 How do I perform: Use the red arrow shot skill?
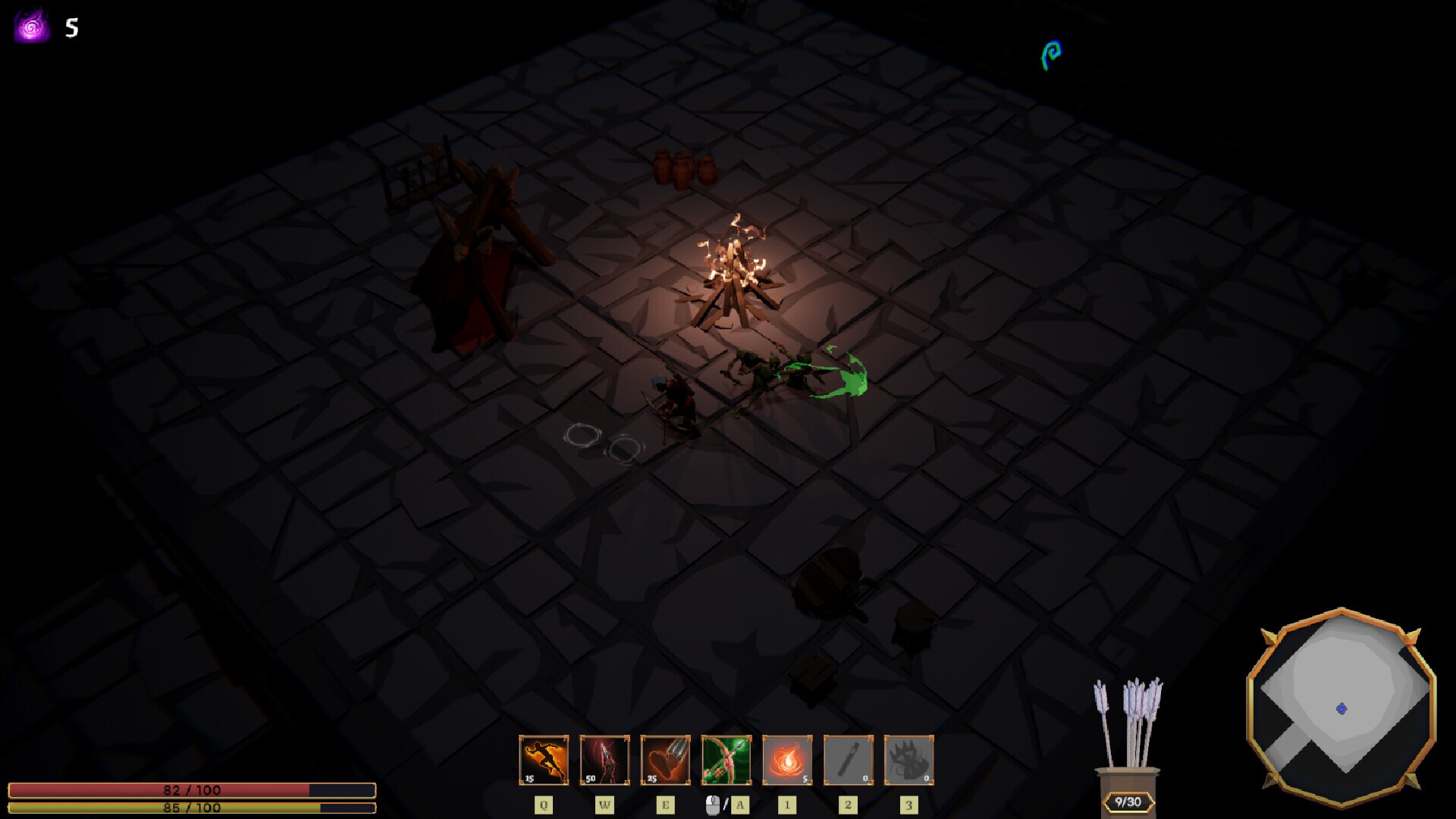604,759
